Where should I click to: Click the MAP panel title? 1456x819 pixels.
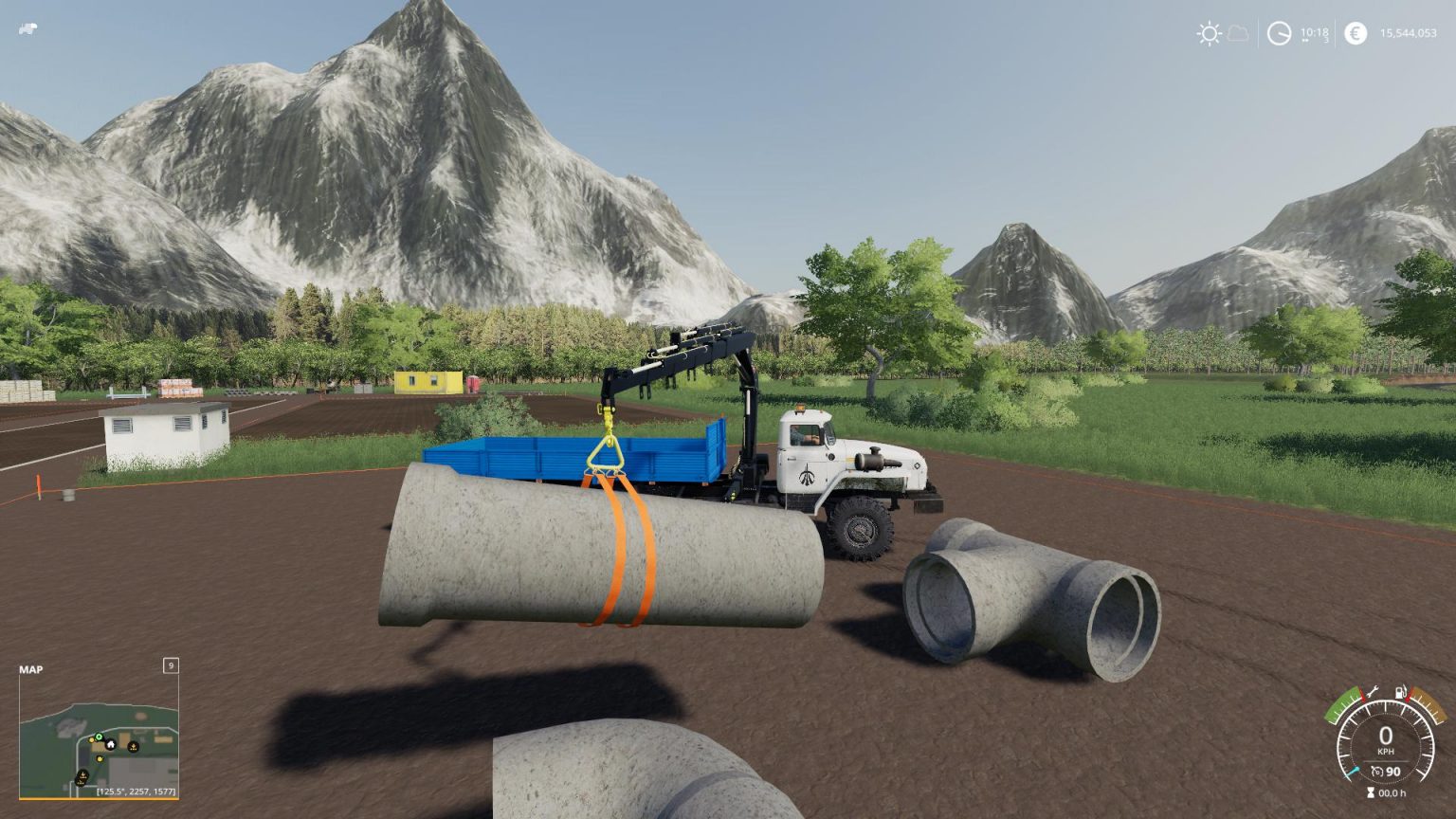pos(32,669)
